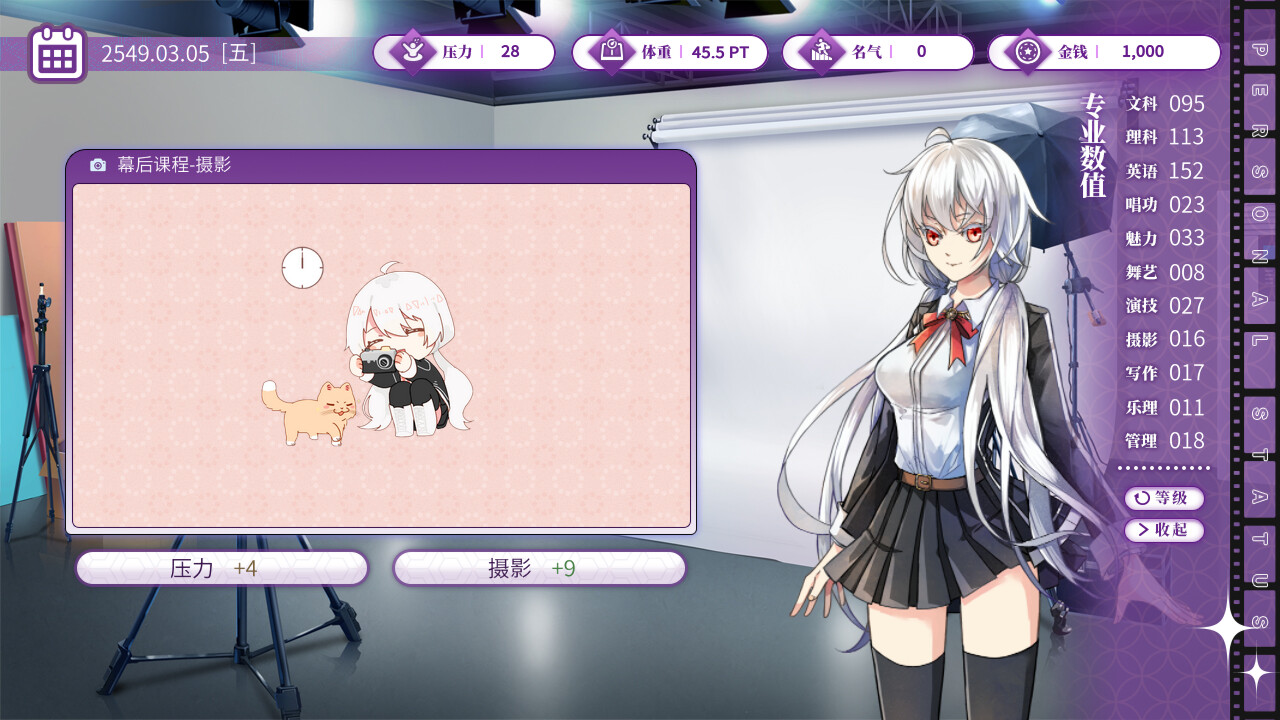Click the 压力 +4 result button
The height and width of the screenshot is (720, 1280).
click(221, 567)
